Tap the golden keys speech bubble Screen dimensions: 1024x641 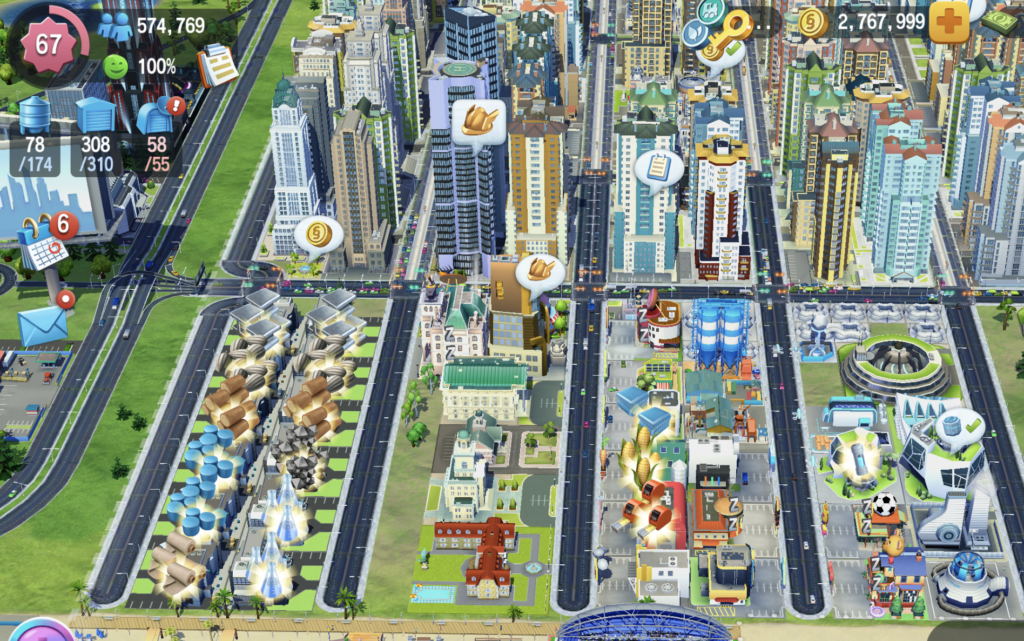pyautogui.click(x=723, y=37)
